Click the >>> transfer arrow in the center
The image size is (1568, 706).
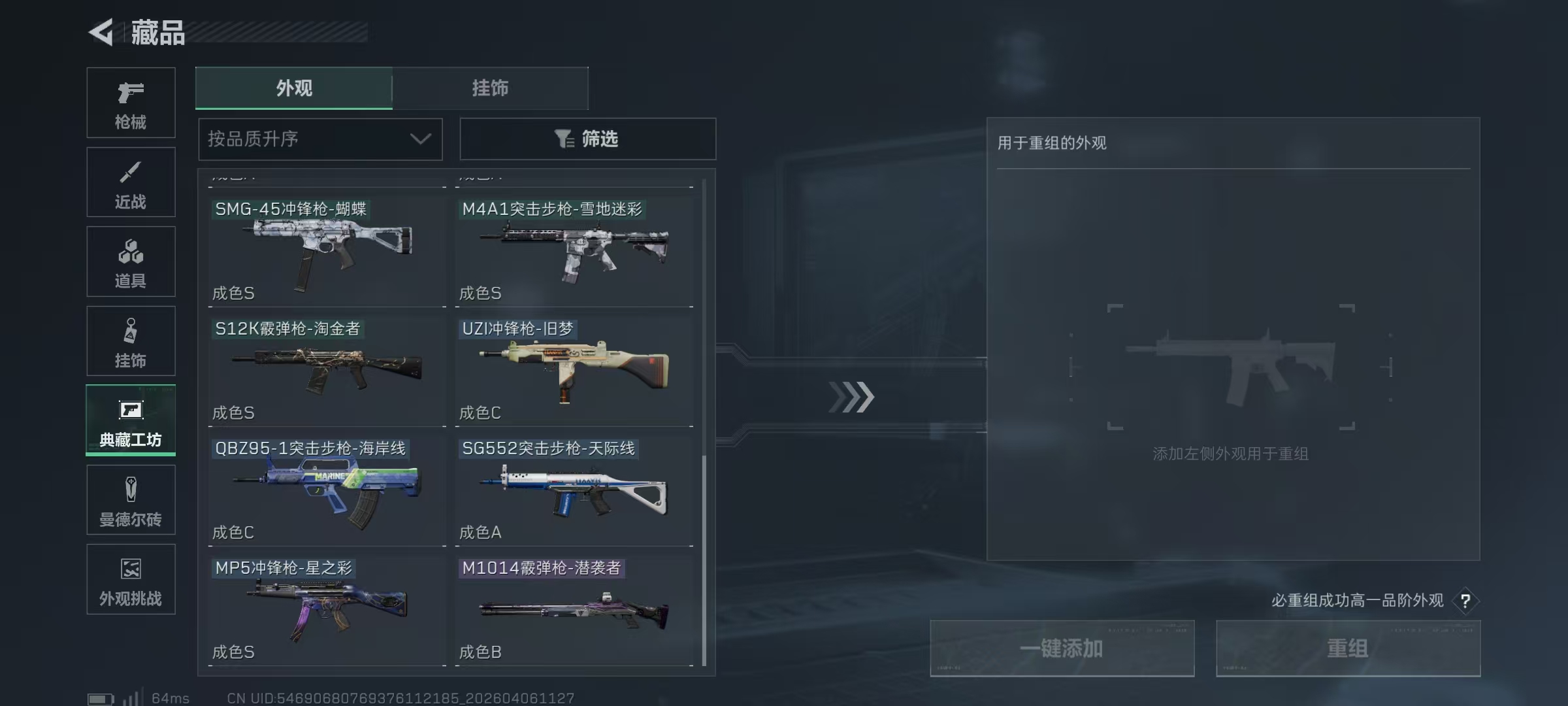point(851,395)
